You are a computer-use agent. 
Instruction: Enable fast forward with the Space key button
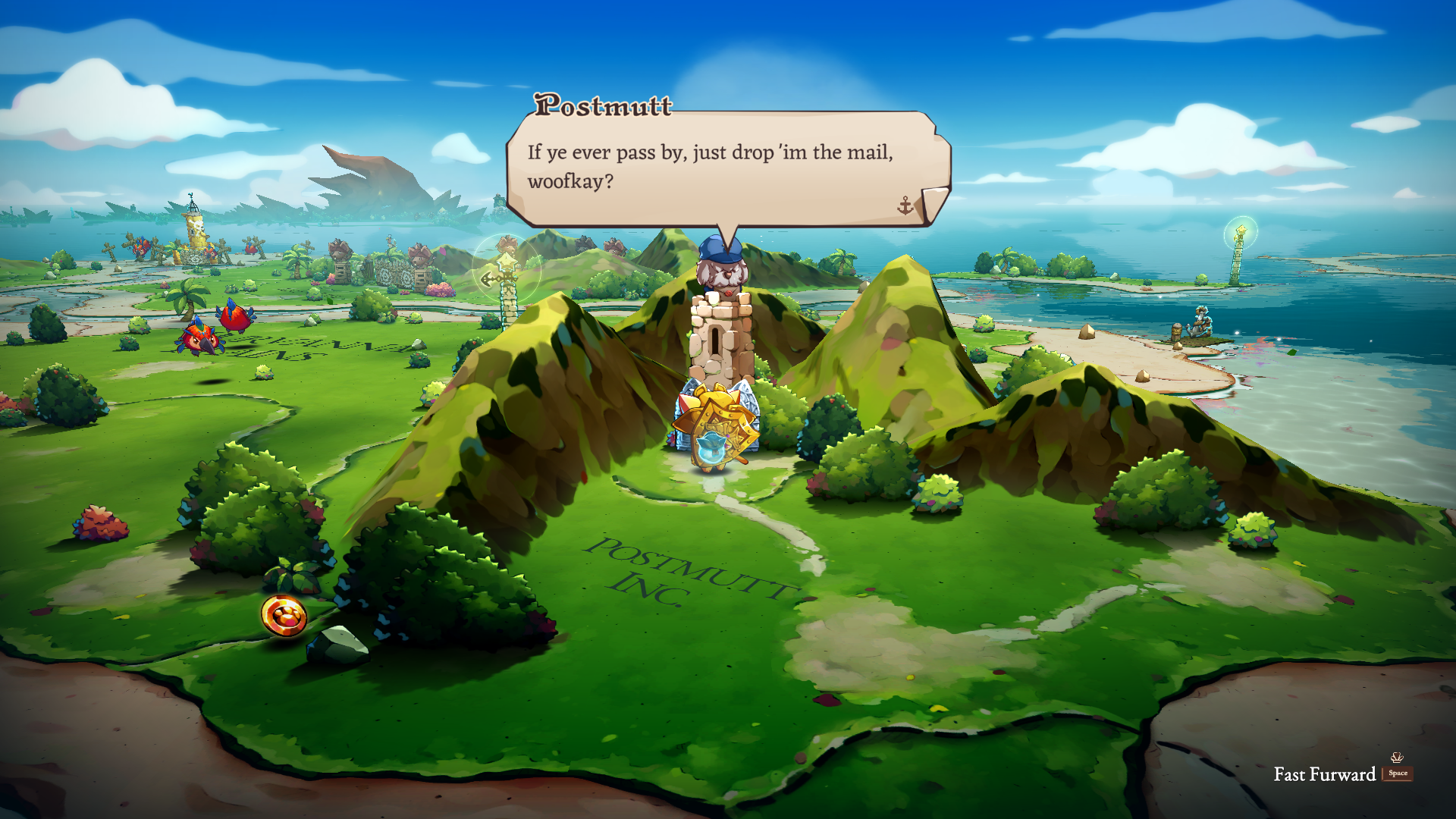tap(1398, 774)
